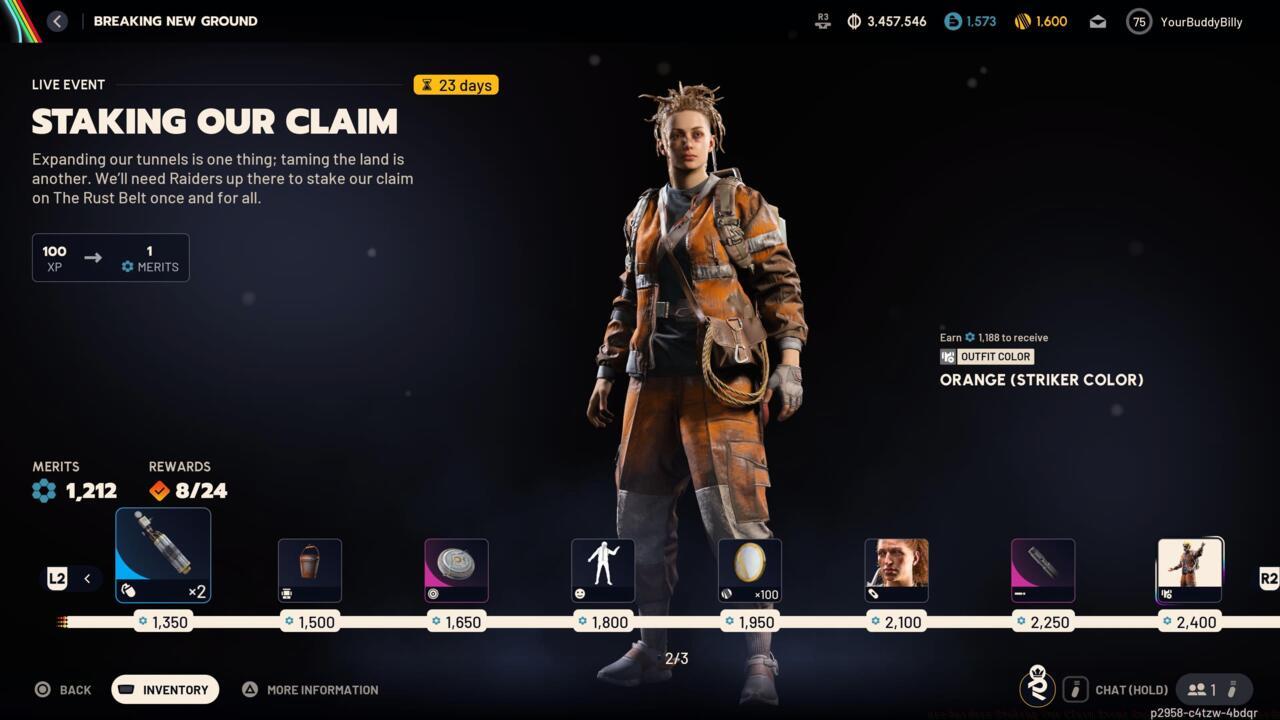
Task: Click the Merits gear icon beside 1,212
Action: (43, 491)
